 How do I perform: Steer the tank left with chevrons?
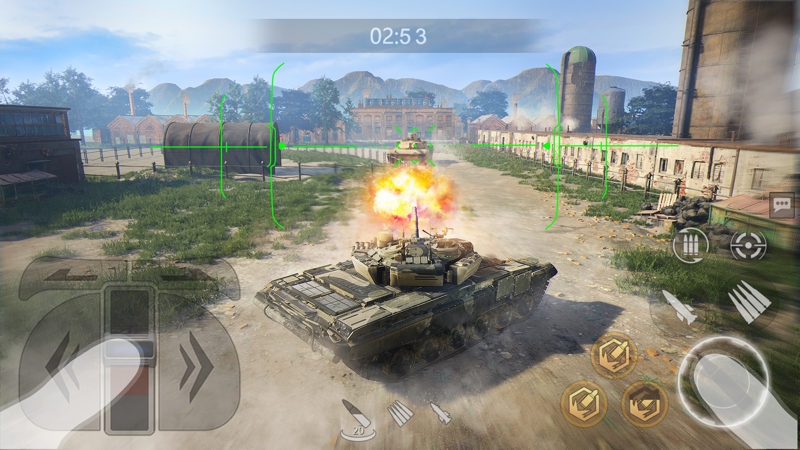point(62,368)
